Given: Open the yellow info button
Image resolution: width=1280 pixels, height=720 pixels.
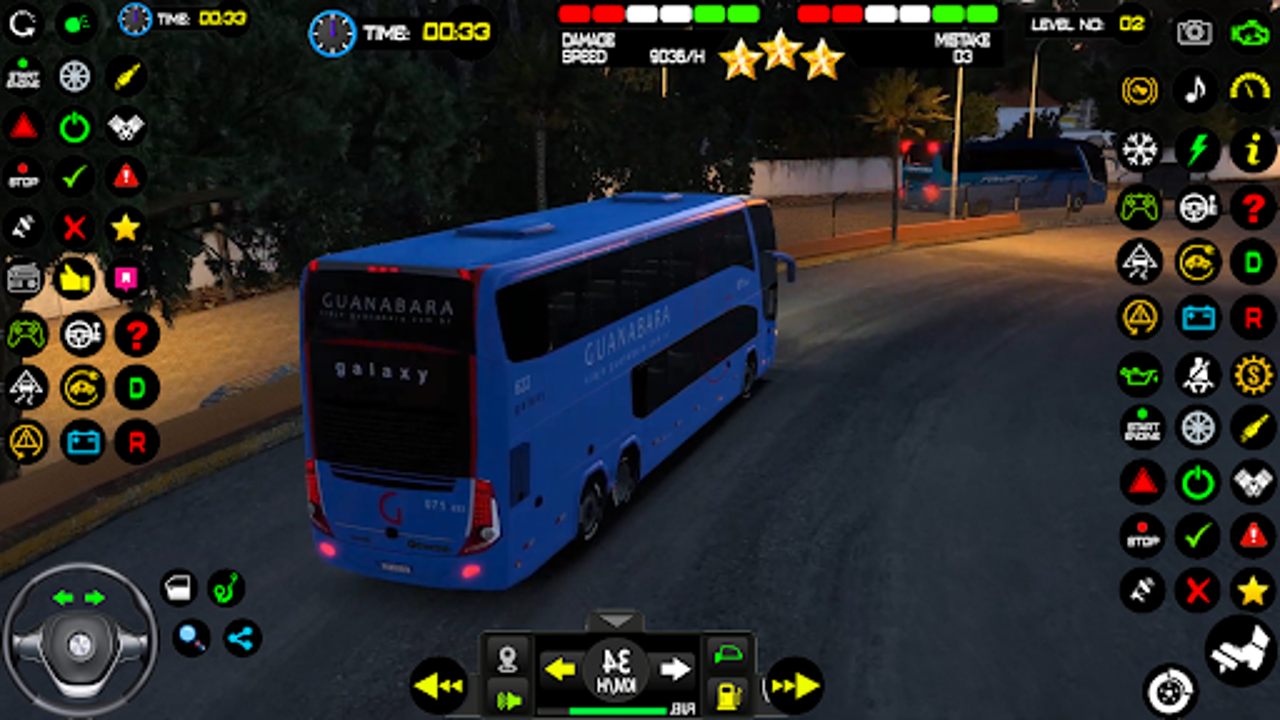Looking at the screenshot, I should click(x=1252, y=150).
